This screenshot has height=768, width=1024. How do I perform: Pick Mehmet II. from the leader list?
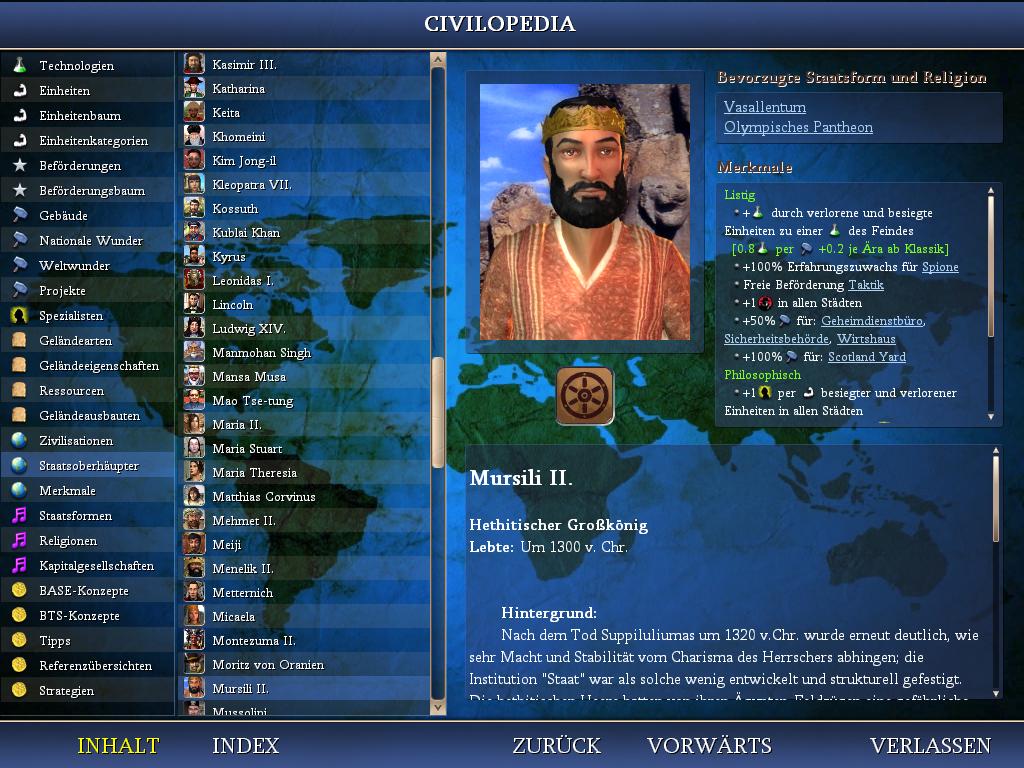coord(243,521)
